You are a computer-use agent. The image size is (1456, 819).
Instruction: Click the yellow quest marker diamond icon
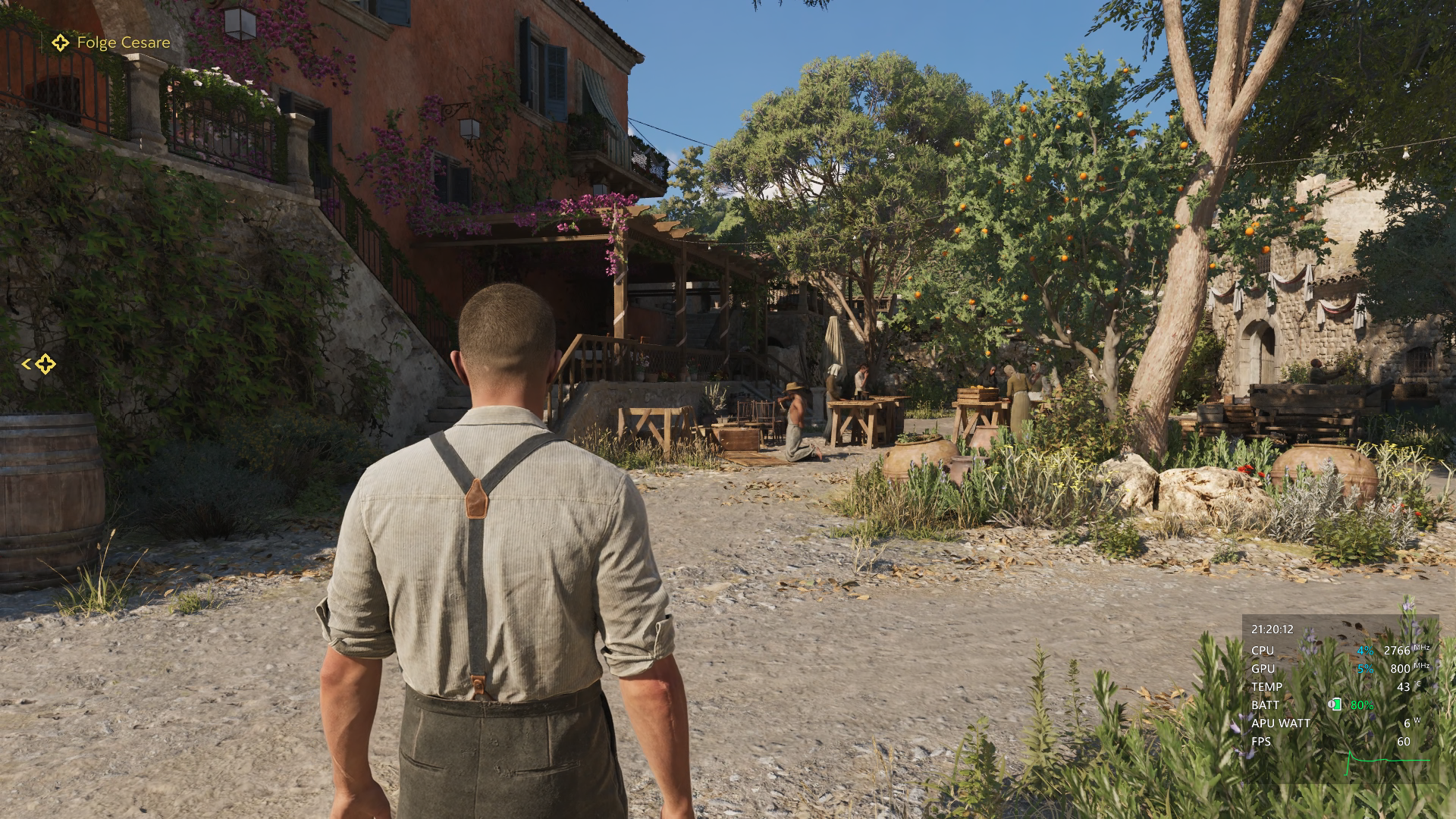(59, 43)
